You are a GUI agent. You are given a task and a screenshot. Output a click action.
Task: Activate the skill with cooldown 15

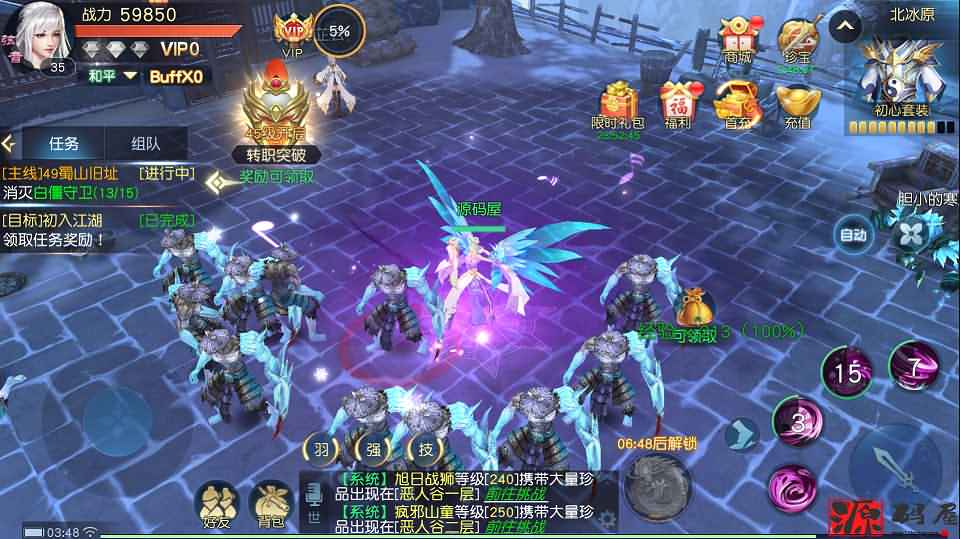848,372
